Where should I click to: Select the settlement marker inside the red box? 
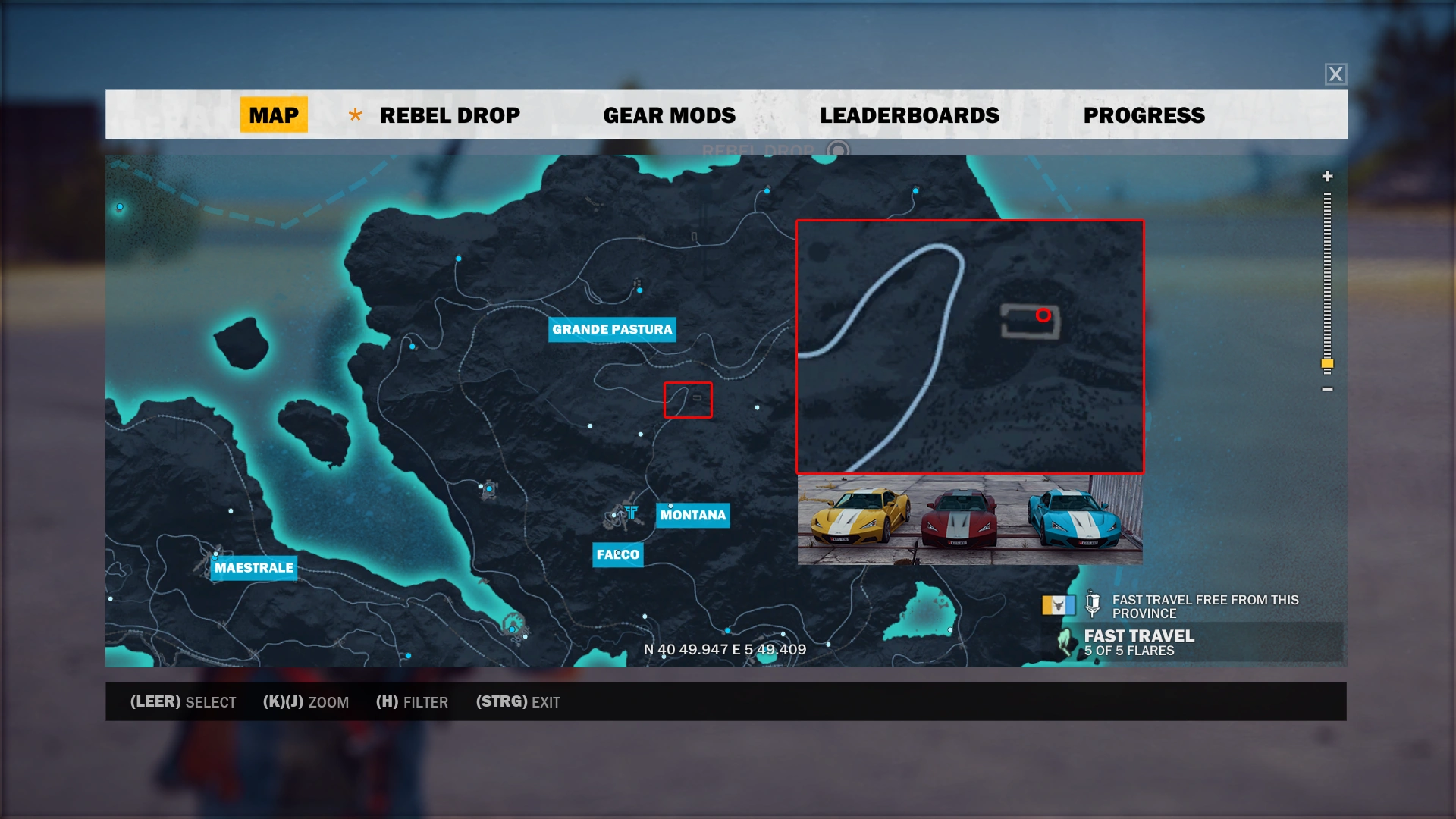697,397
